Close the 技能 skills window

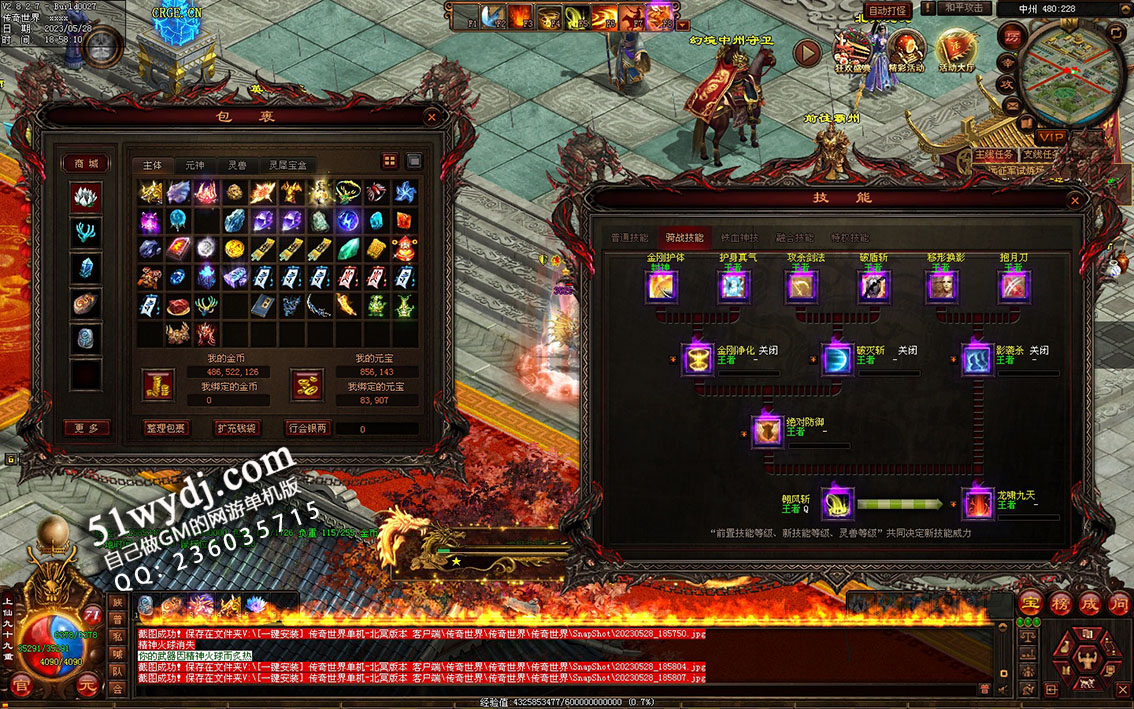1075,198
